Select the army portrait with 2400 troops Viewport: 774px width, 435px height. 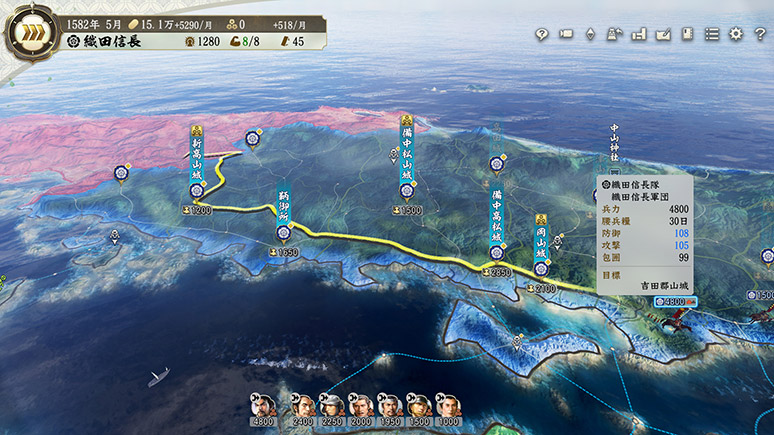point(304,405)
